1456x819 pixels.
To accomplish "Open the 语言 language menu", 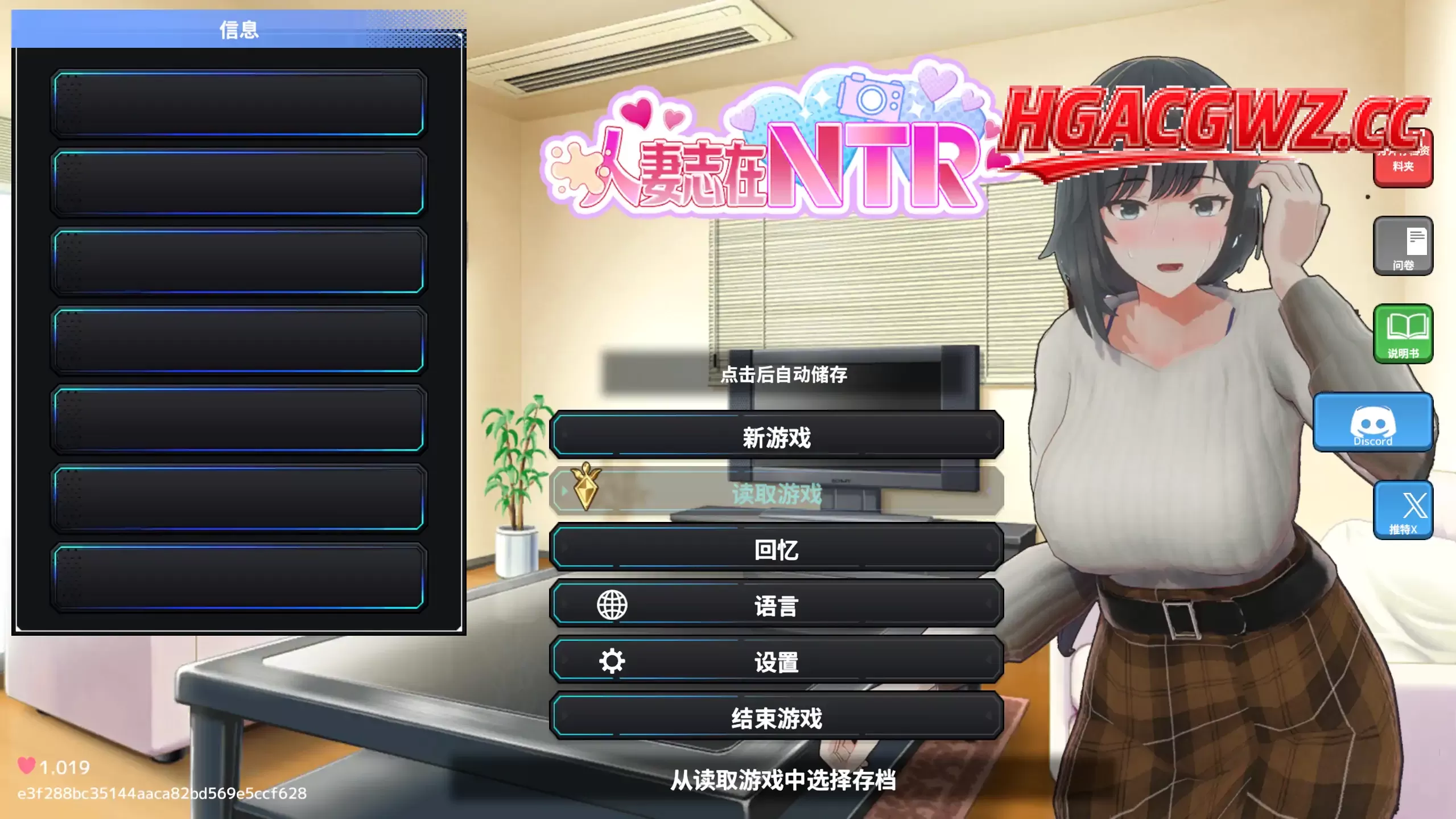I will click(779, 606).
